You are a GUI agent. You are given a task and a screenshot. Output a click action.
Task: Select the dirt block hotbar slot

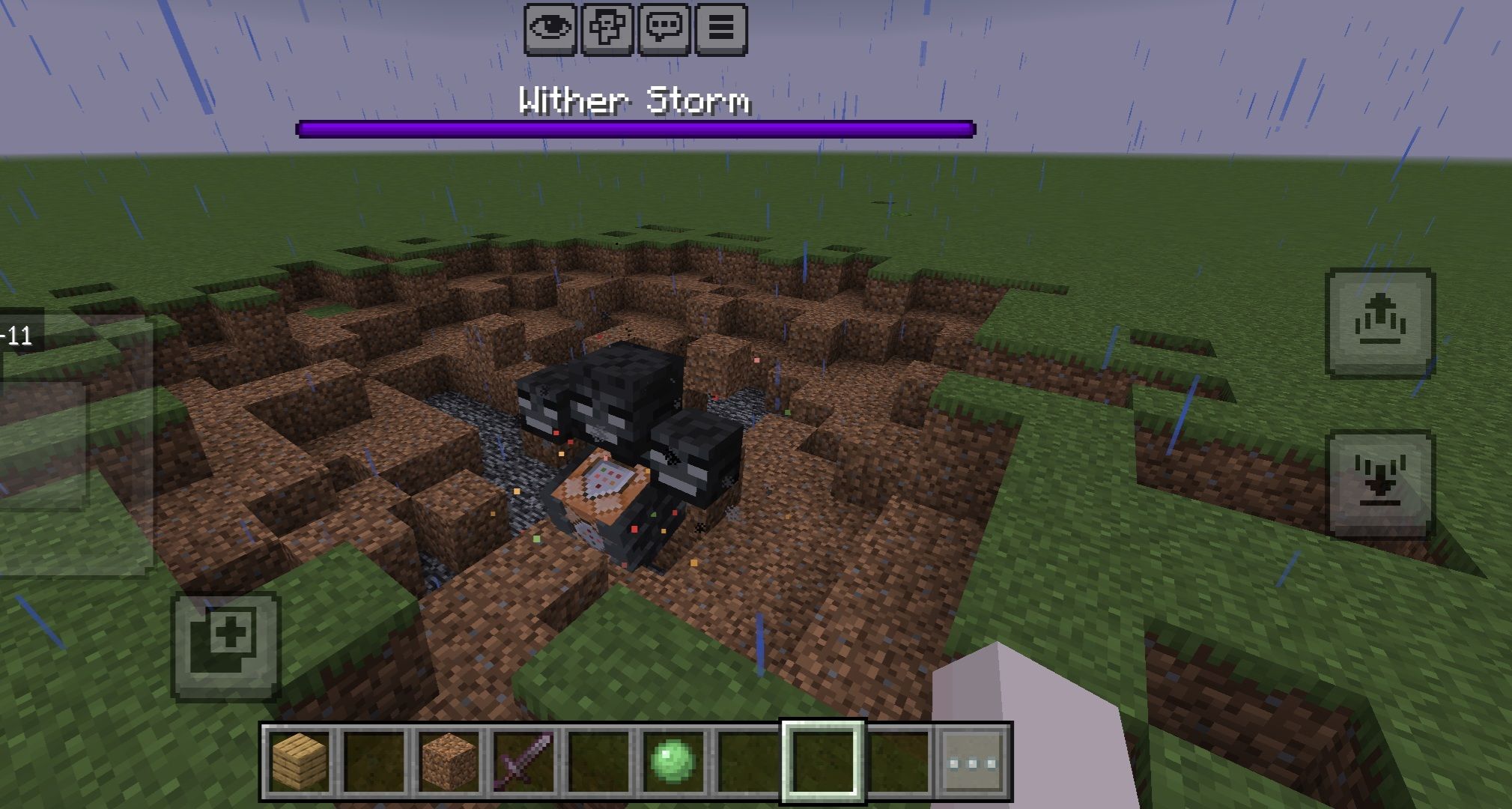(x=448, y=762)
